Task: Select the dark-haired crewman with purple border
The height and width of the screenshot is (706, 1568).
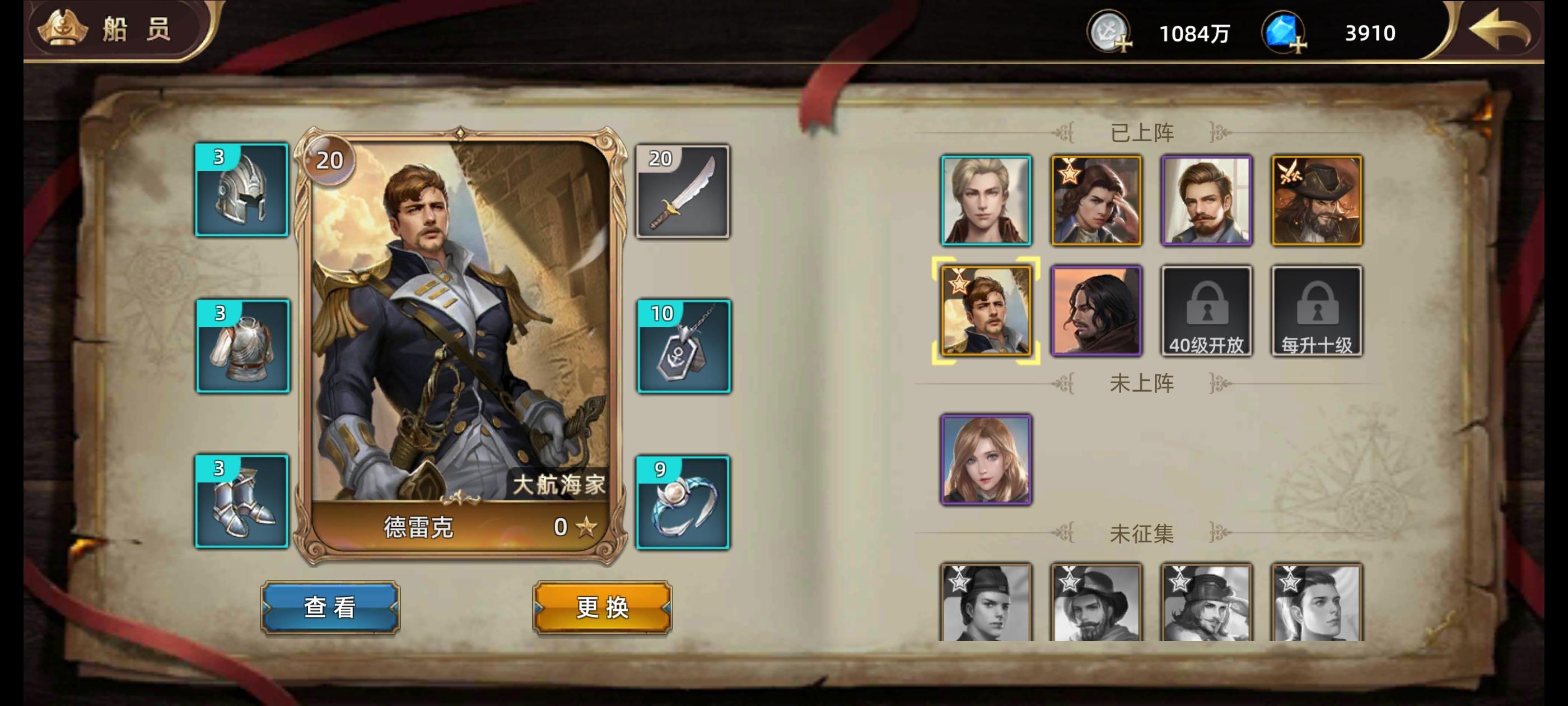Action: pos(1096,310)
